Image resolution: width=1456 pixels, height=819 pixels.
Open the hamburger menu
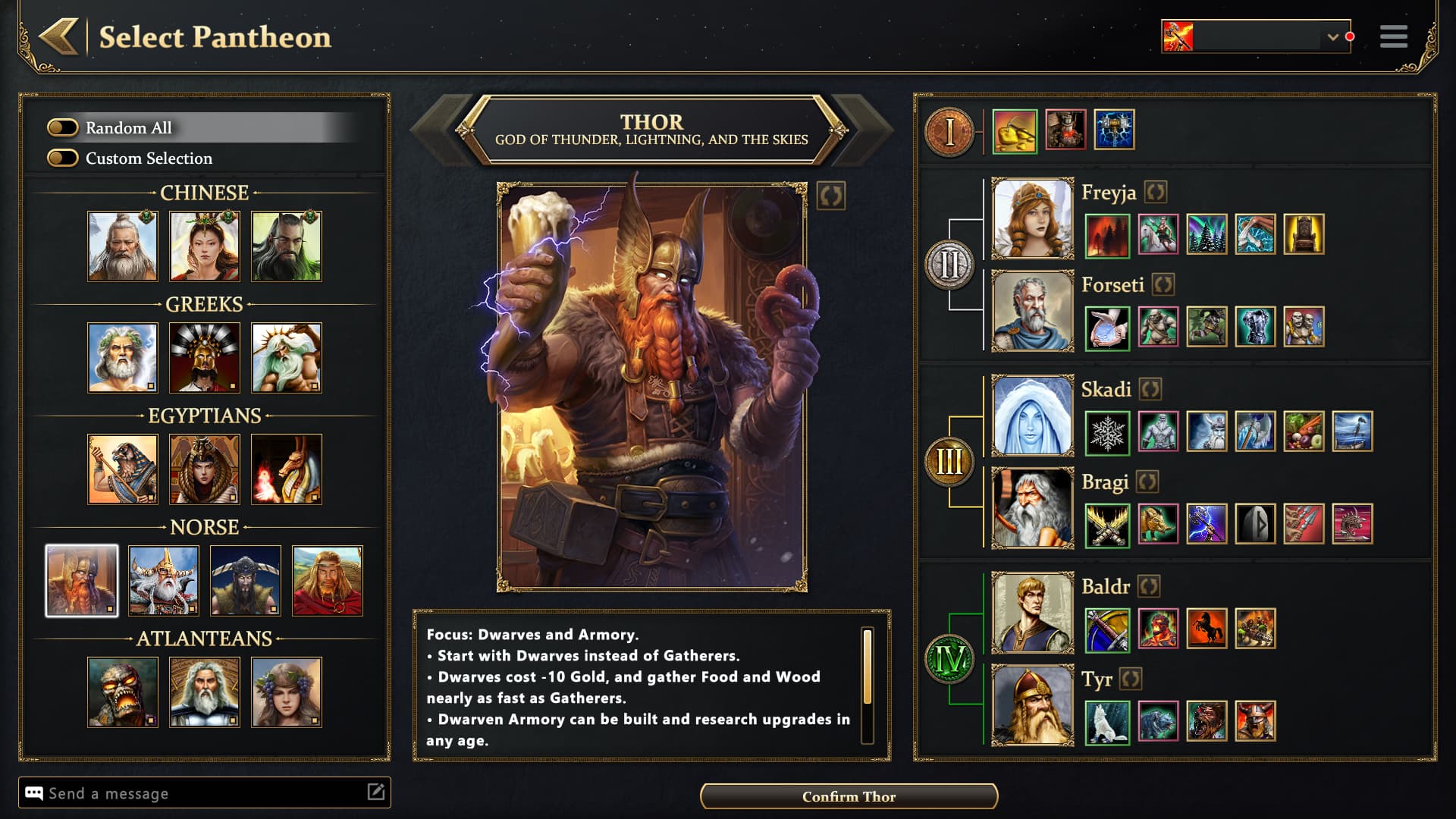click(1393, 36)
